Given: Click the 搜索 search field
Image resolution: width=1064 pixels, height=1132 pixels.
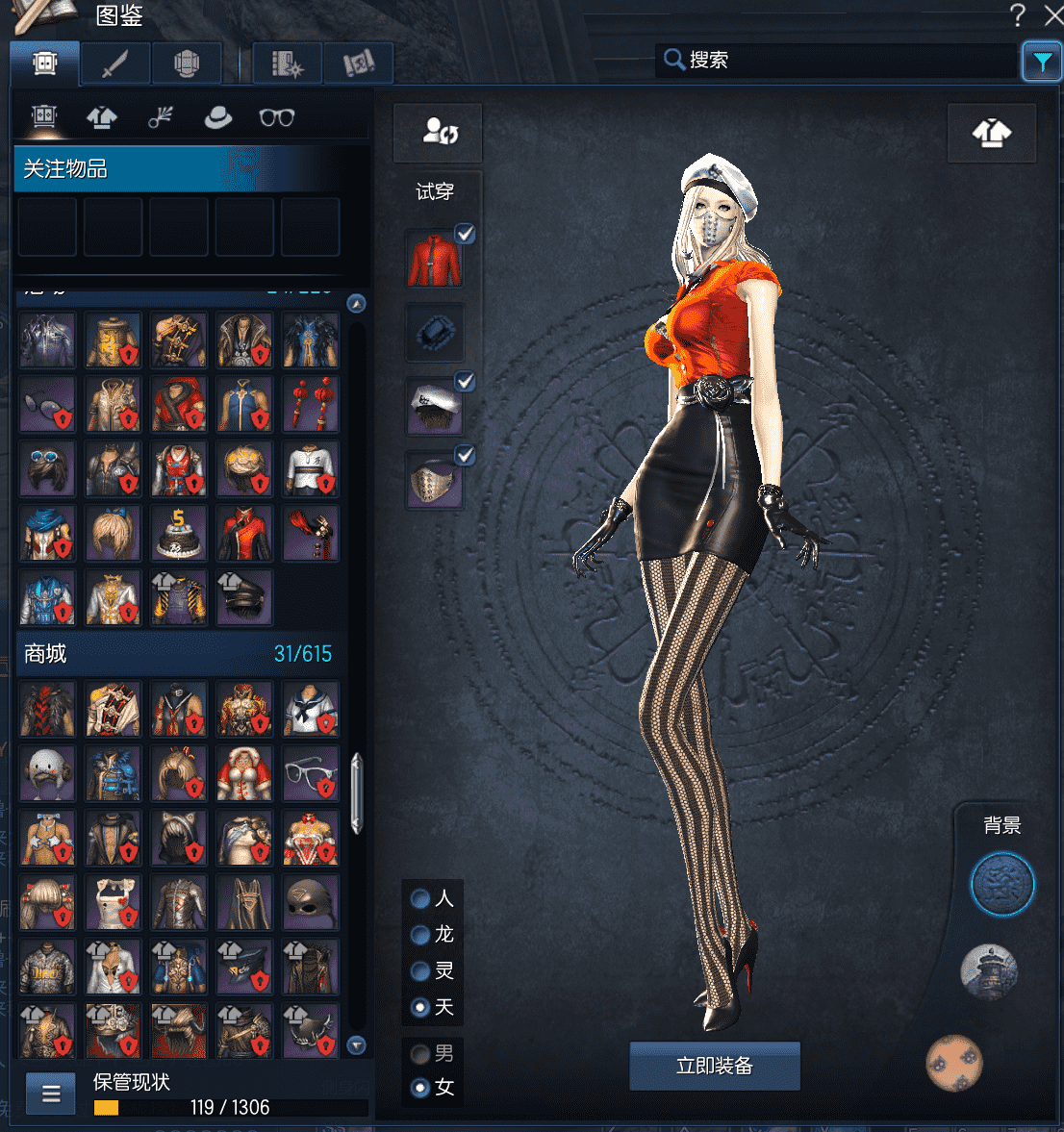Looking at the screenshot, I should point(847,60).
